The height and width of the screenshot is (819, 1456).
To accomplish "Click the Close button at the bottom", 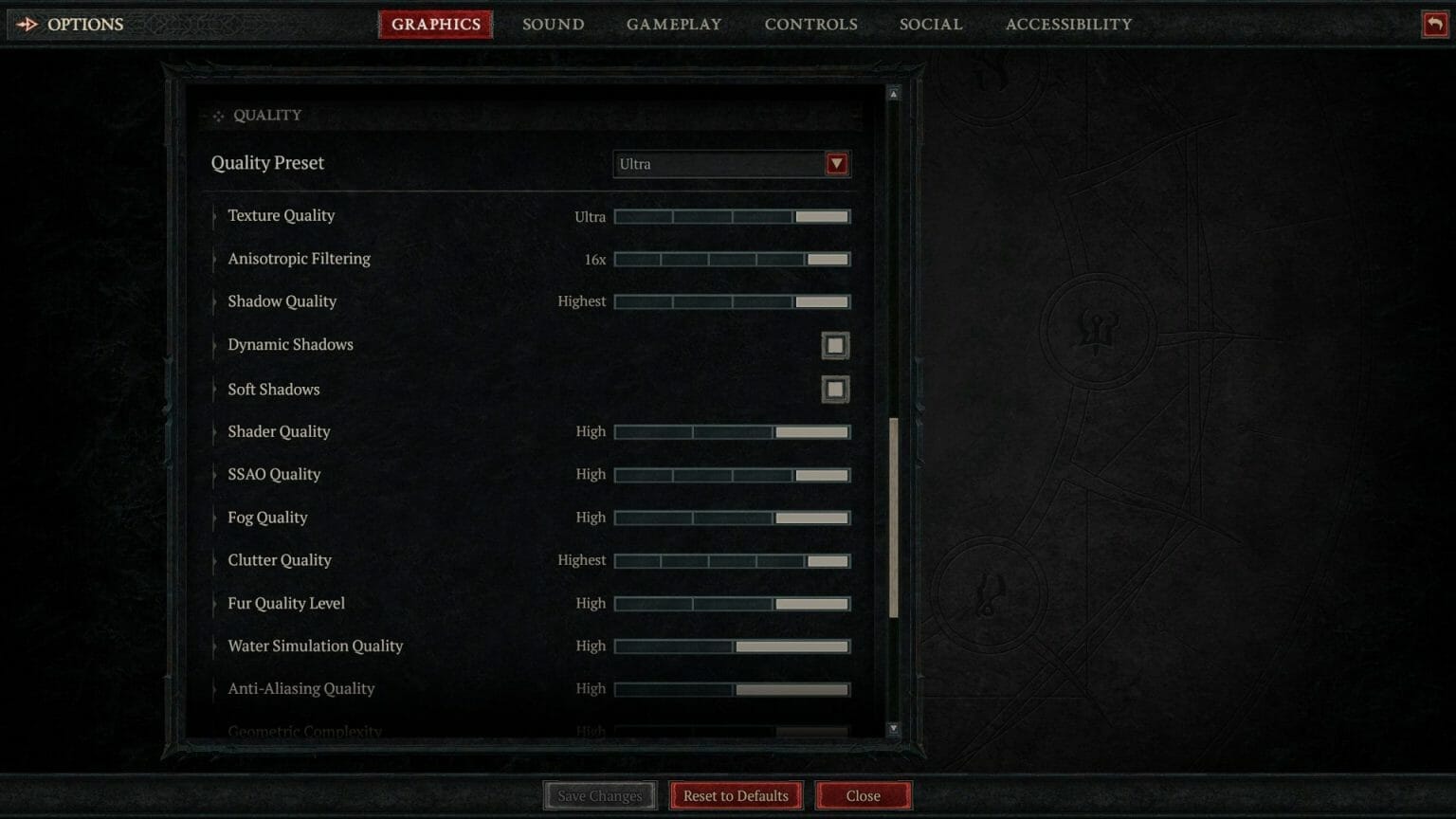I will (x=863, y=795).
